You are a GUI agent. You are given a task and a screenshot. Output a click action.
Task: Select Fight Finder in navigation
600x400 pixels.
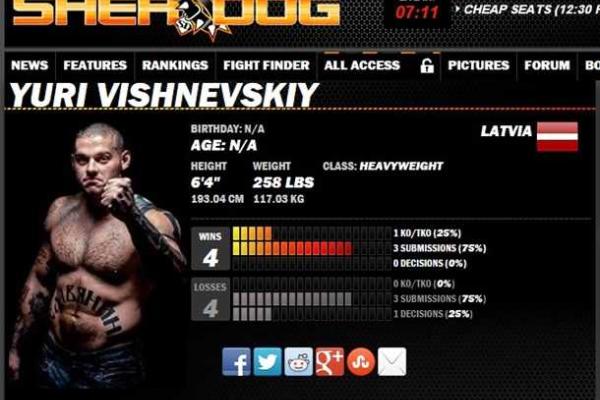point(265,66)
